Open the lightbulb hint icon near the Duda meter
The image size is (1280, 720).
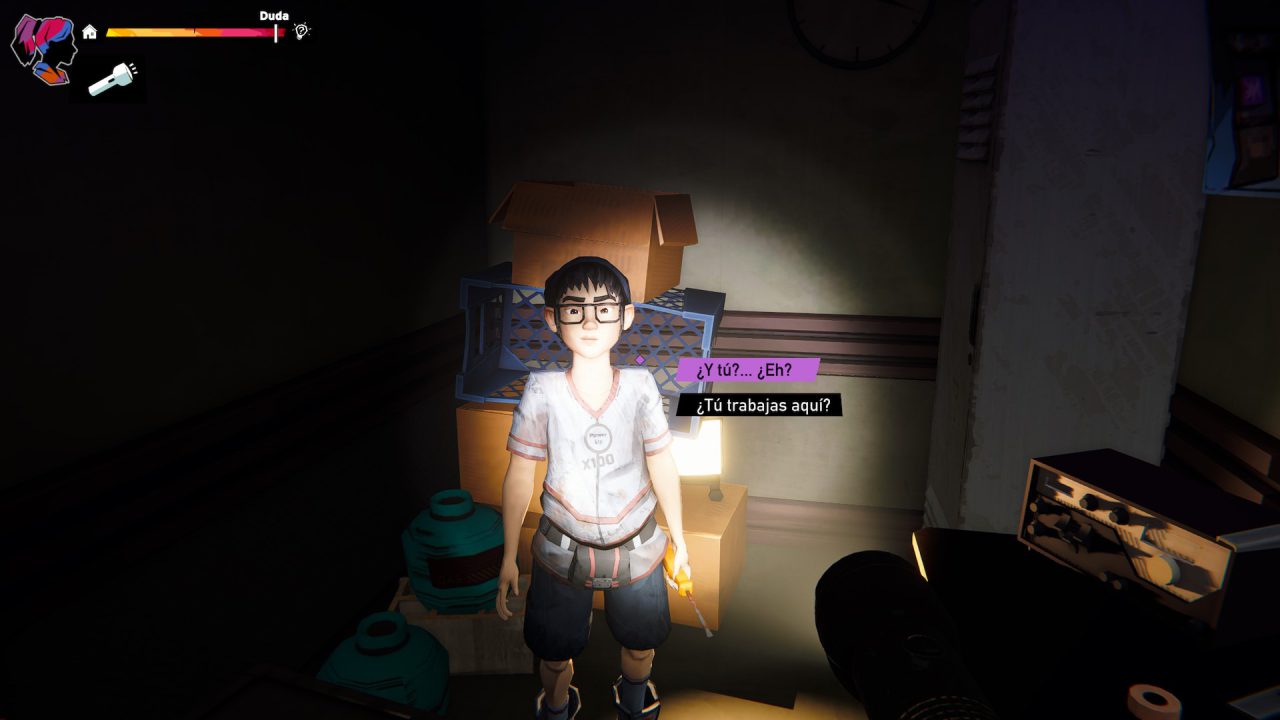pyautogui.click(x=300, y=32)
